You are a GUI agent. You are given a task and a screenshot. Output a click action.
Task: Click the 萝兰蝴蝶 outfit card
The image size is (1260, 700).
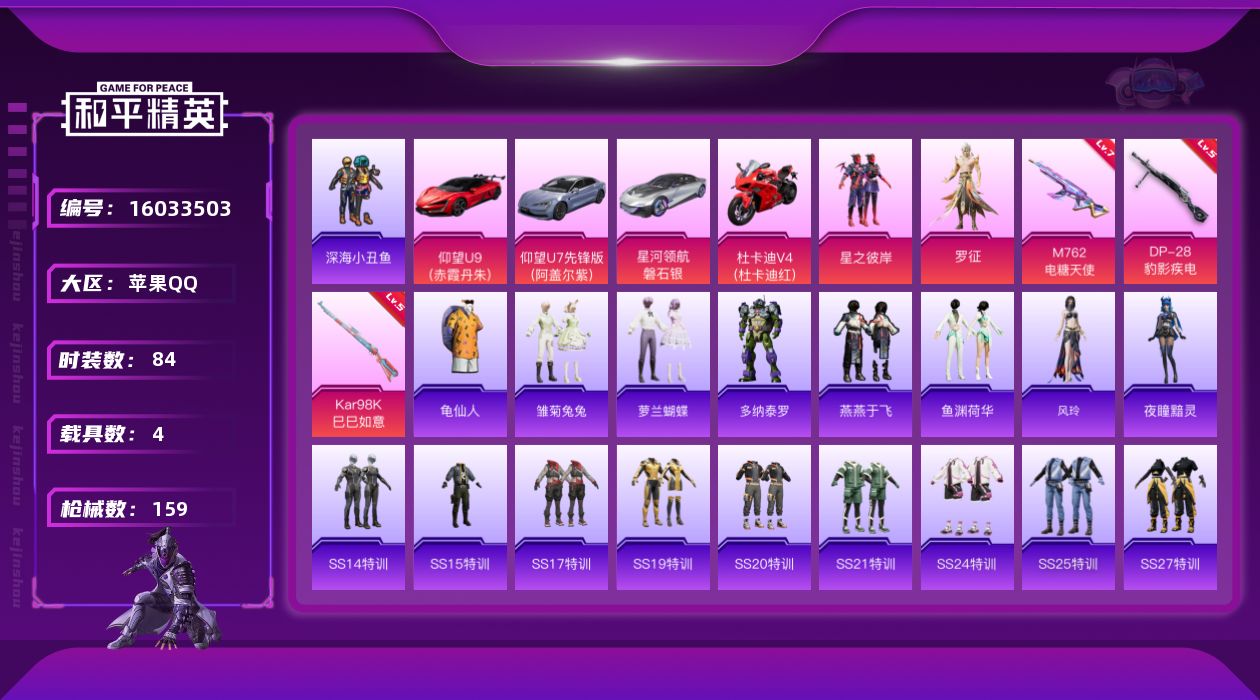point(663,364)
